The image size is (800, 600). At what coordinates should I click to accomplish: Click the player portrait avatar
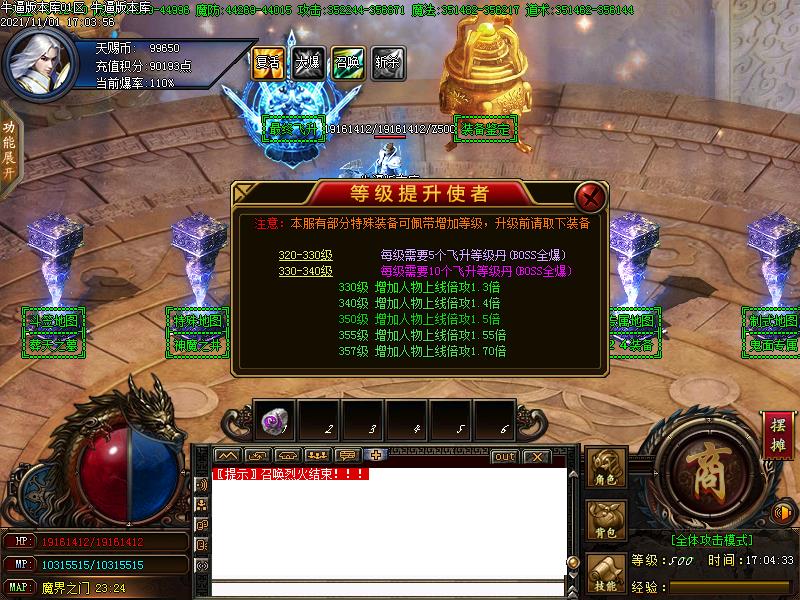click(x=42, y=58)
